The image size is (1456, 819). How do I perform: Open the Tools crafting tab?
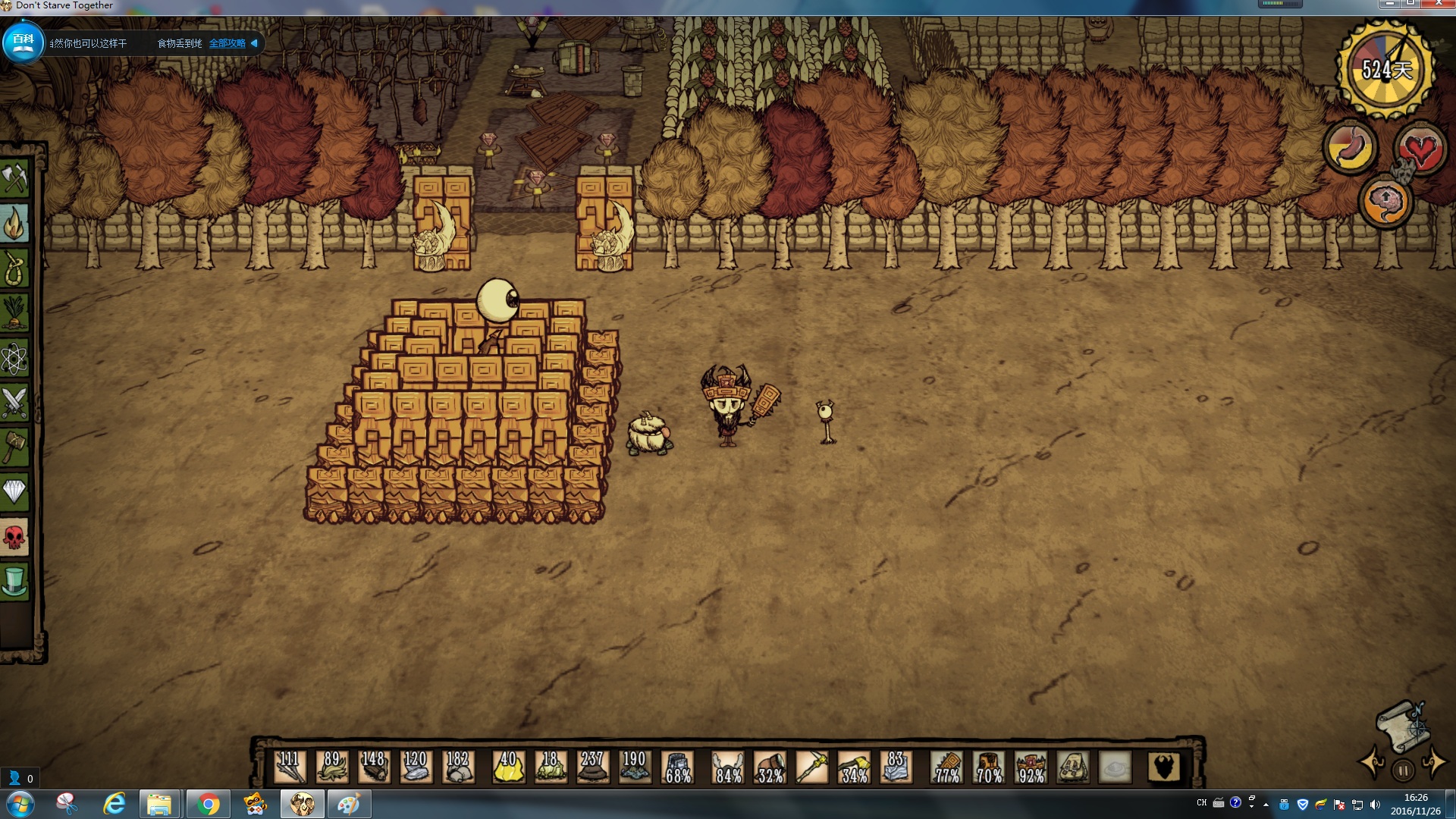coord(14,179)
